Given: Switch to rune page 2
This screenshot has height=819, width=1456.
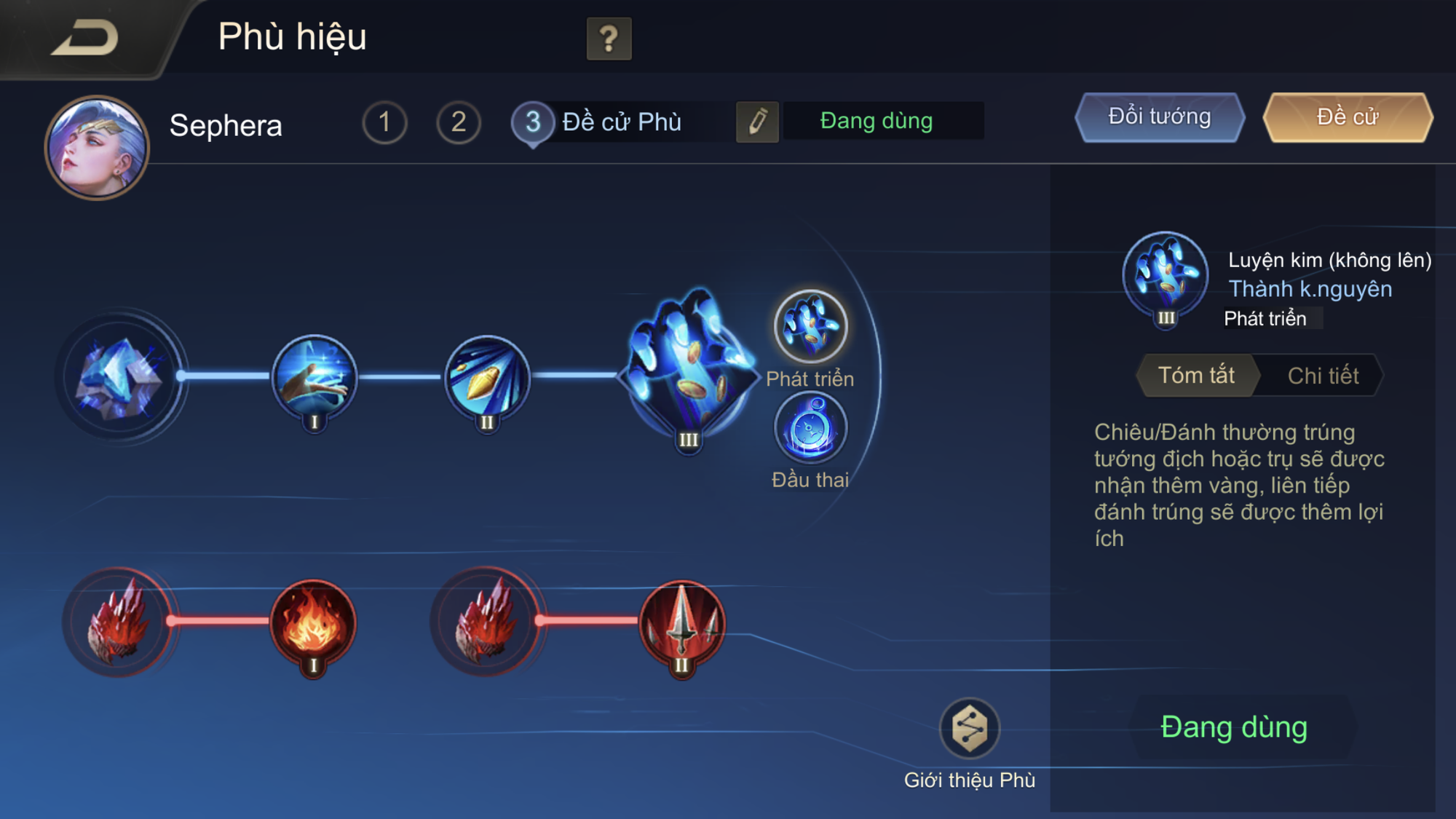Looking at the screenshot, I should (458, 122).
